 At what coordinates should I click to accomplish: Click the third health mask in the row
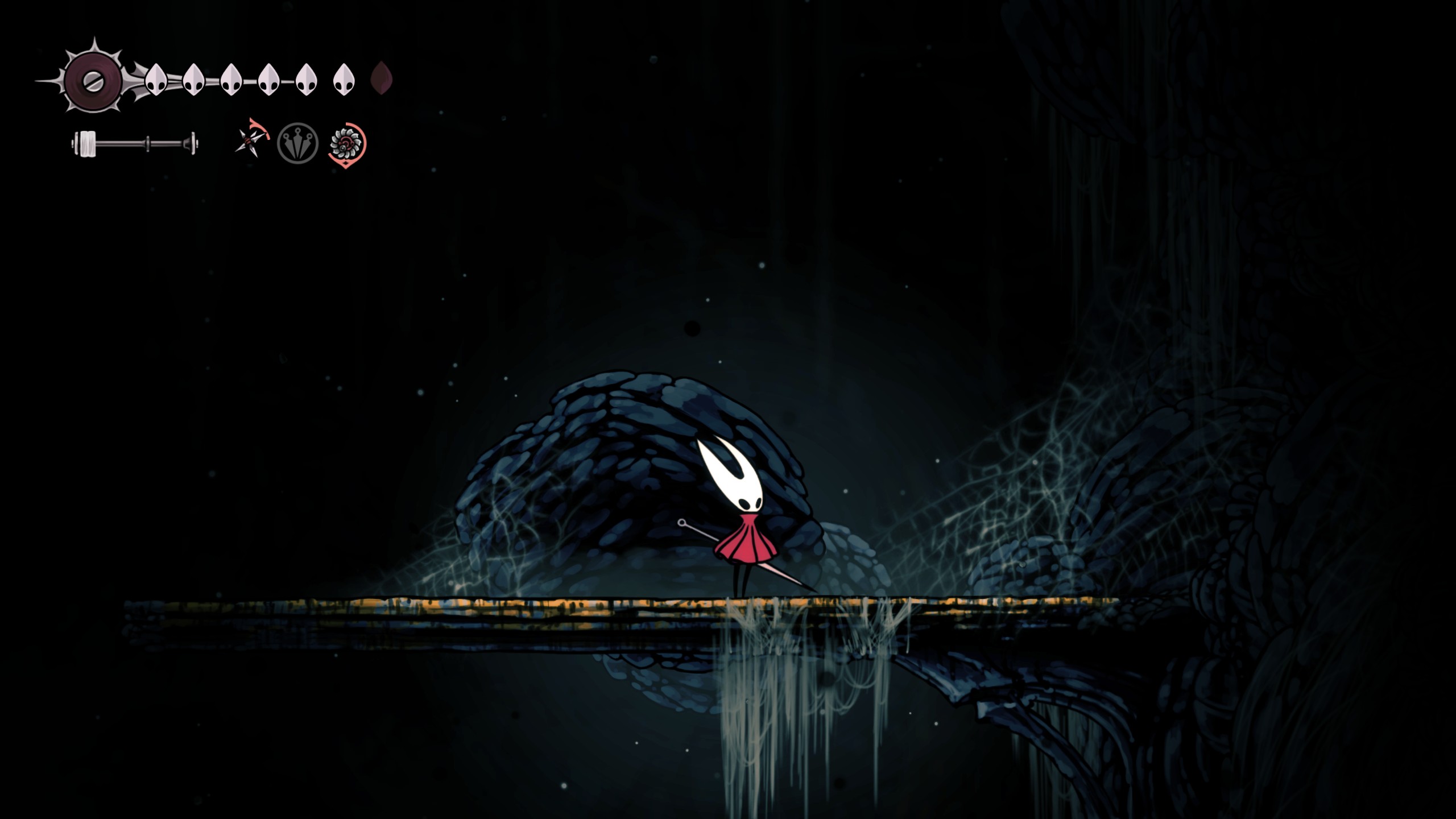[231, 80]
